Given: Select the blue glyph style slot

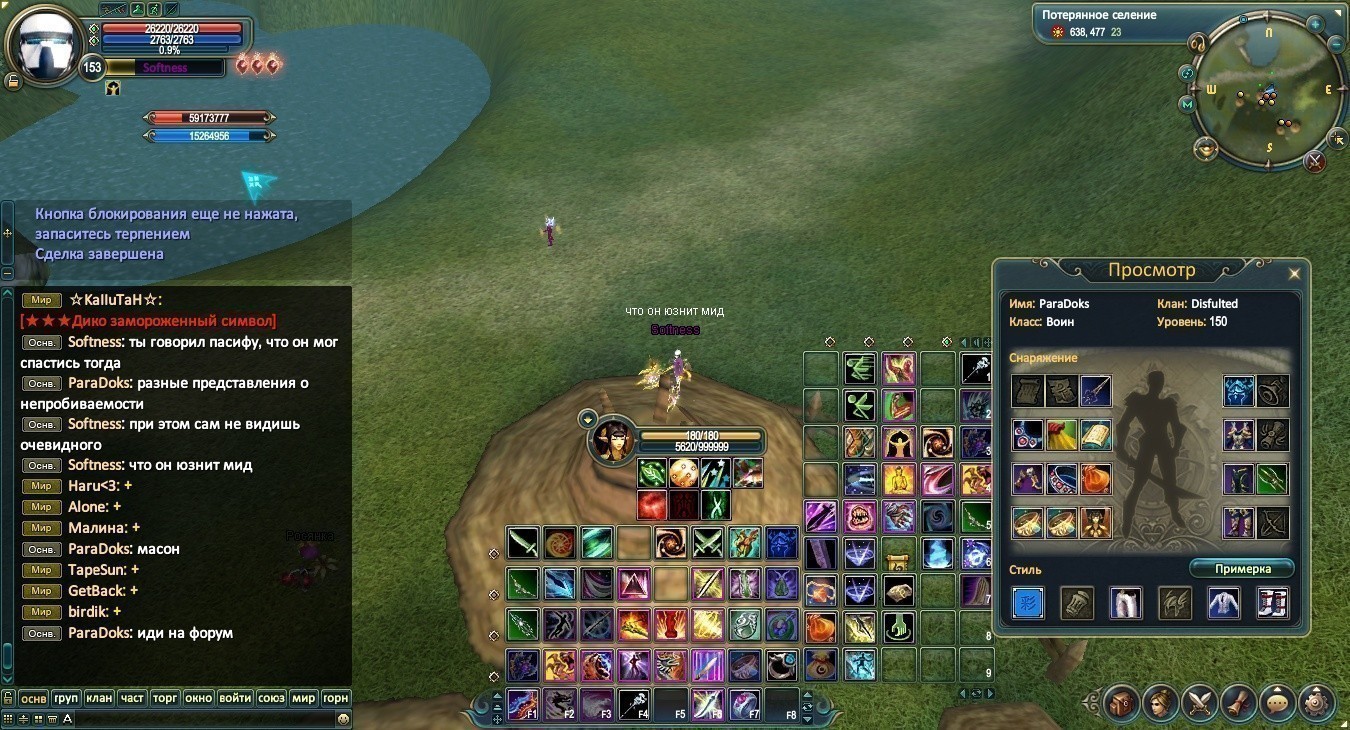Looking at the screenshot, I should pyautogui.click(x=1028, y=603).
